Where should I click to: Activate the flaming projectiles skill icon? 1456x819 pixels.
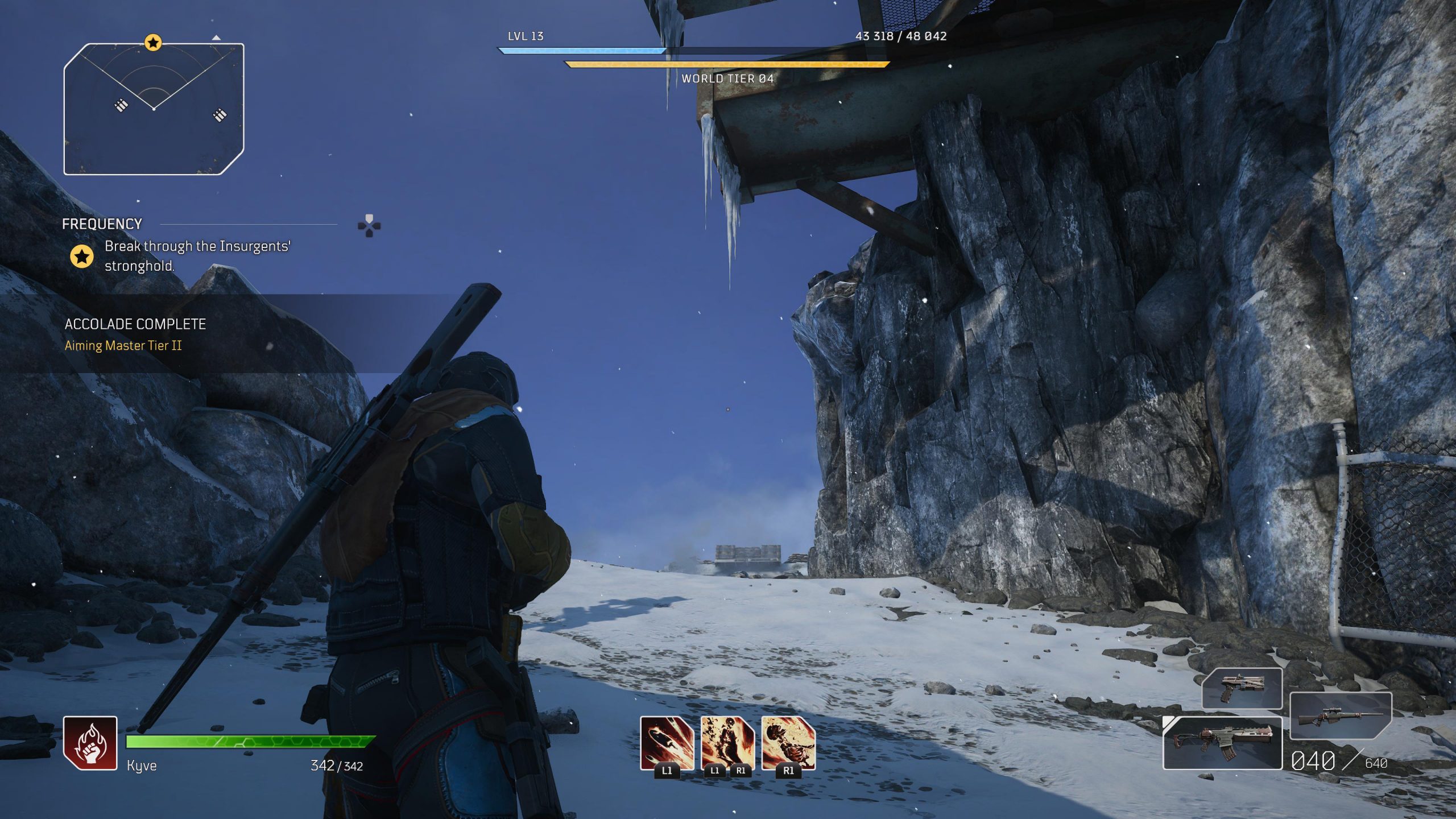click(667, 743)
